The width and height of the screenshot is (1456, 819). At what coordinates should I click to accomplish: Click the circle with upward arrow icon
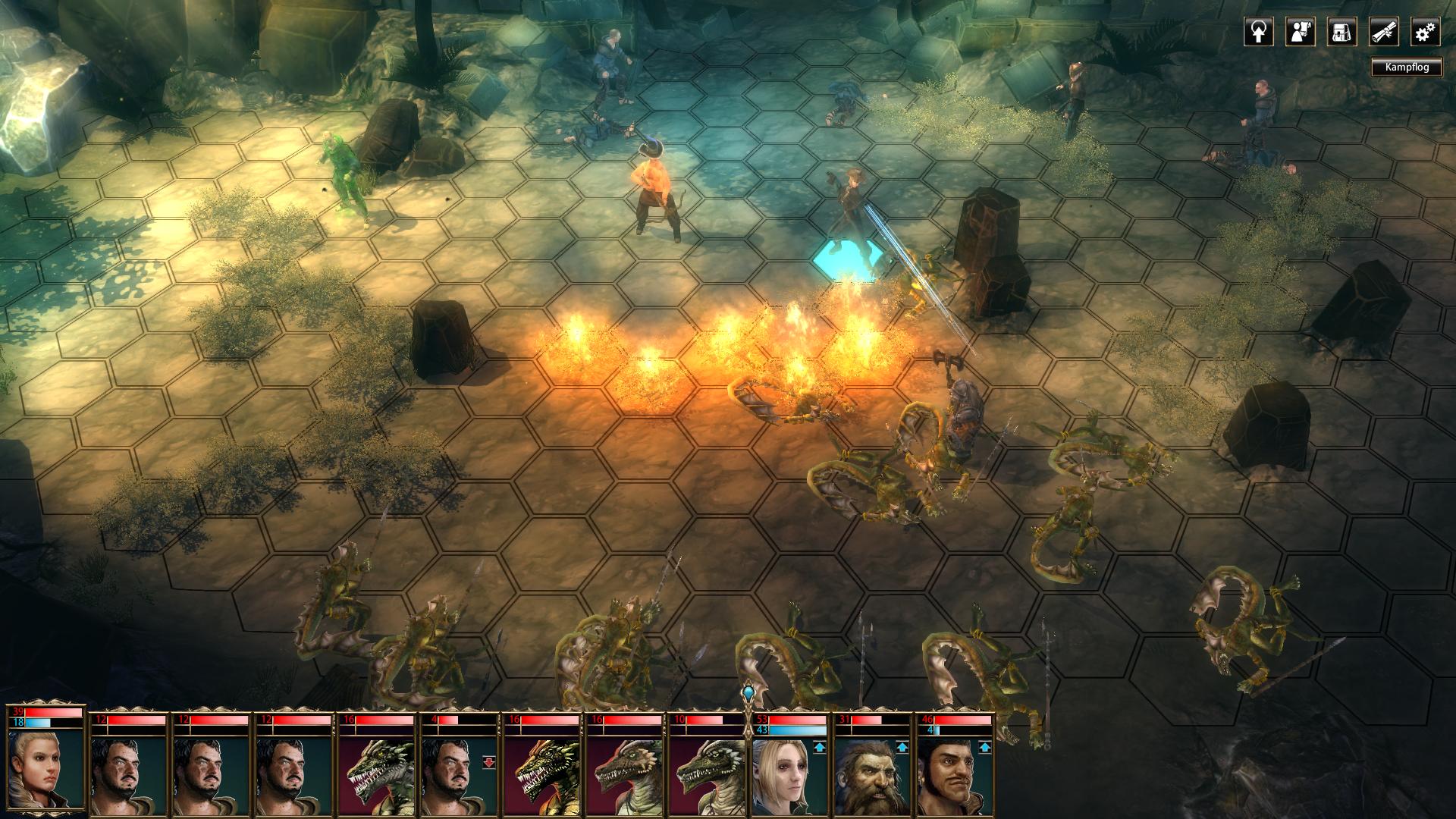click(1258, 33)
